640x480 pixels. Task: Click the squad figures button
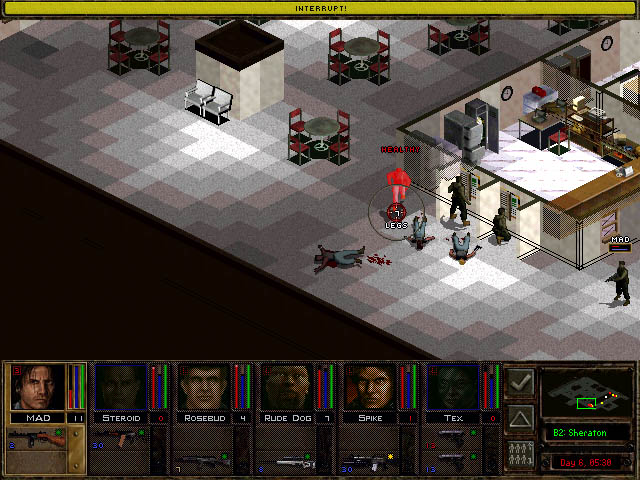click(x=520, y=451)
